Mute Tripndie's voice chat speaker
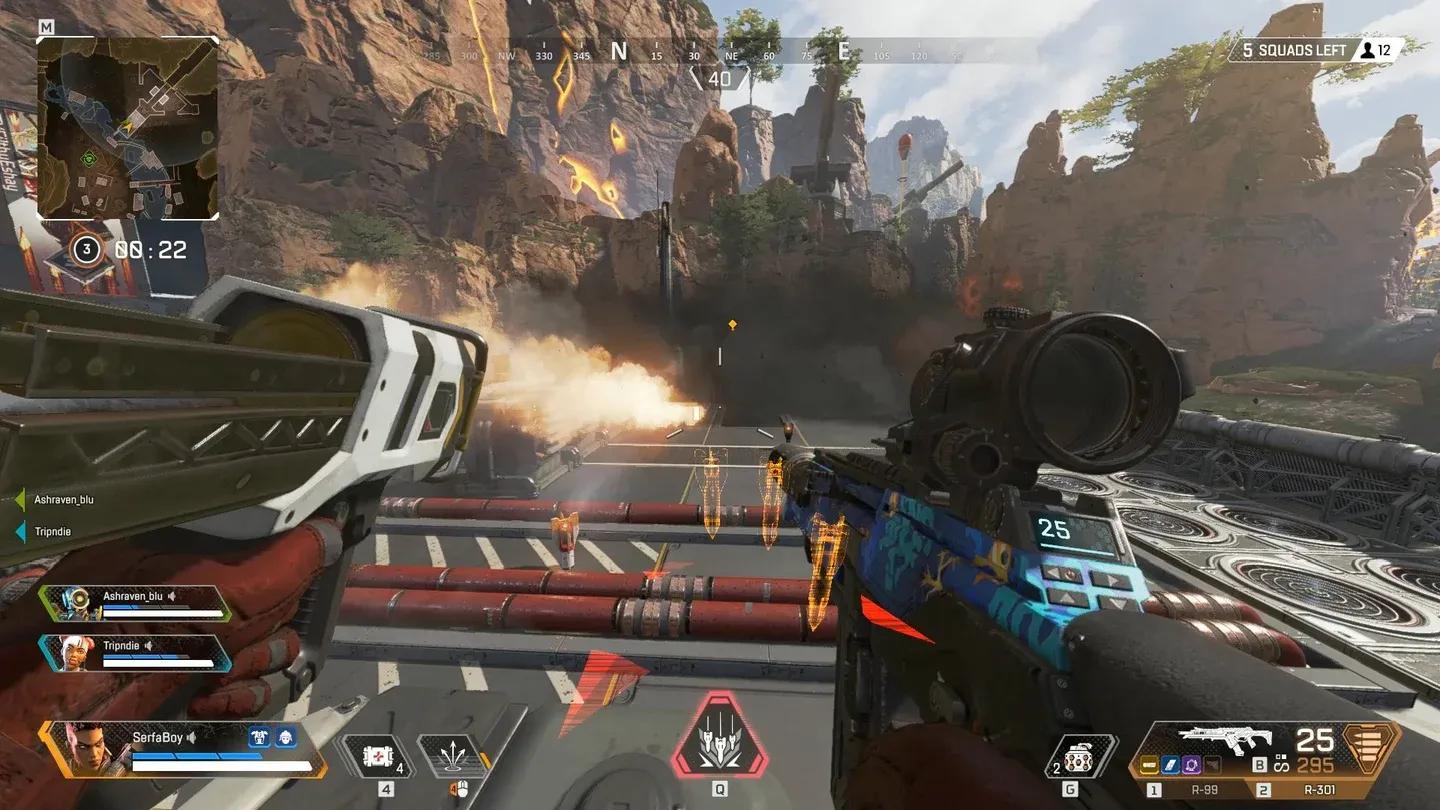The width and height of the screenshot is (1440, 810). [149, 645]
